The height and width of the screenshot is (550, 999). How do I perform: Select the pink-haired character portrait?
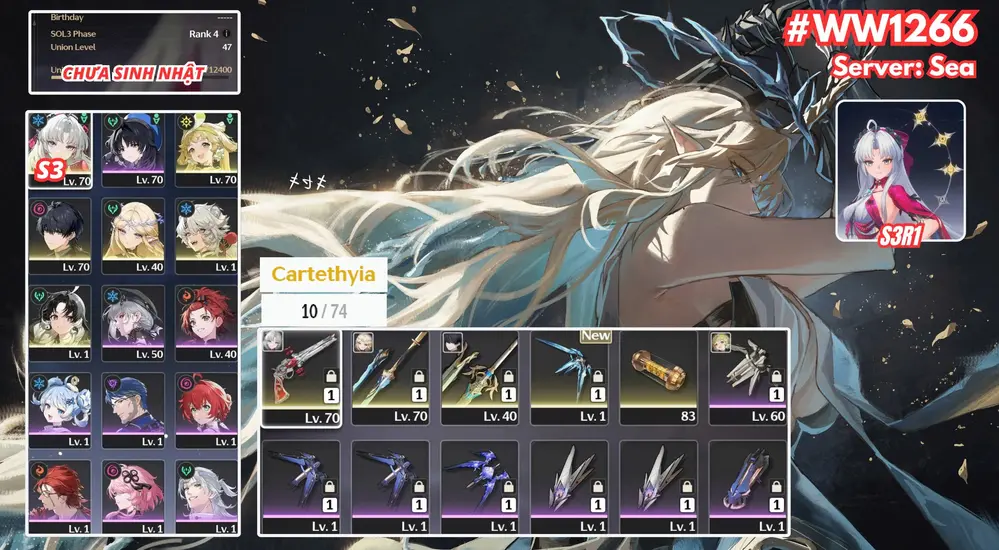coord(133,497)
